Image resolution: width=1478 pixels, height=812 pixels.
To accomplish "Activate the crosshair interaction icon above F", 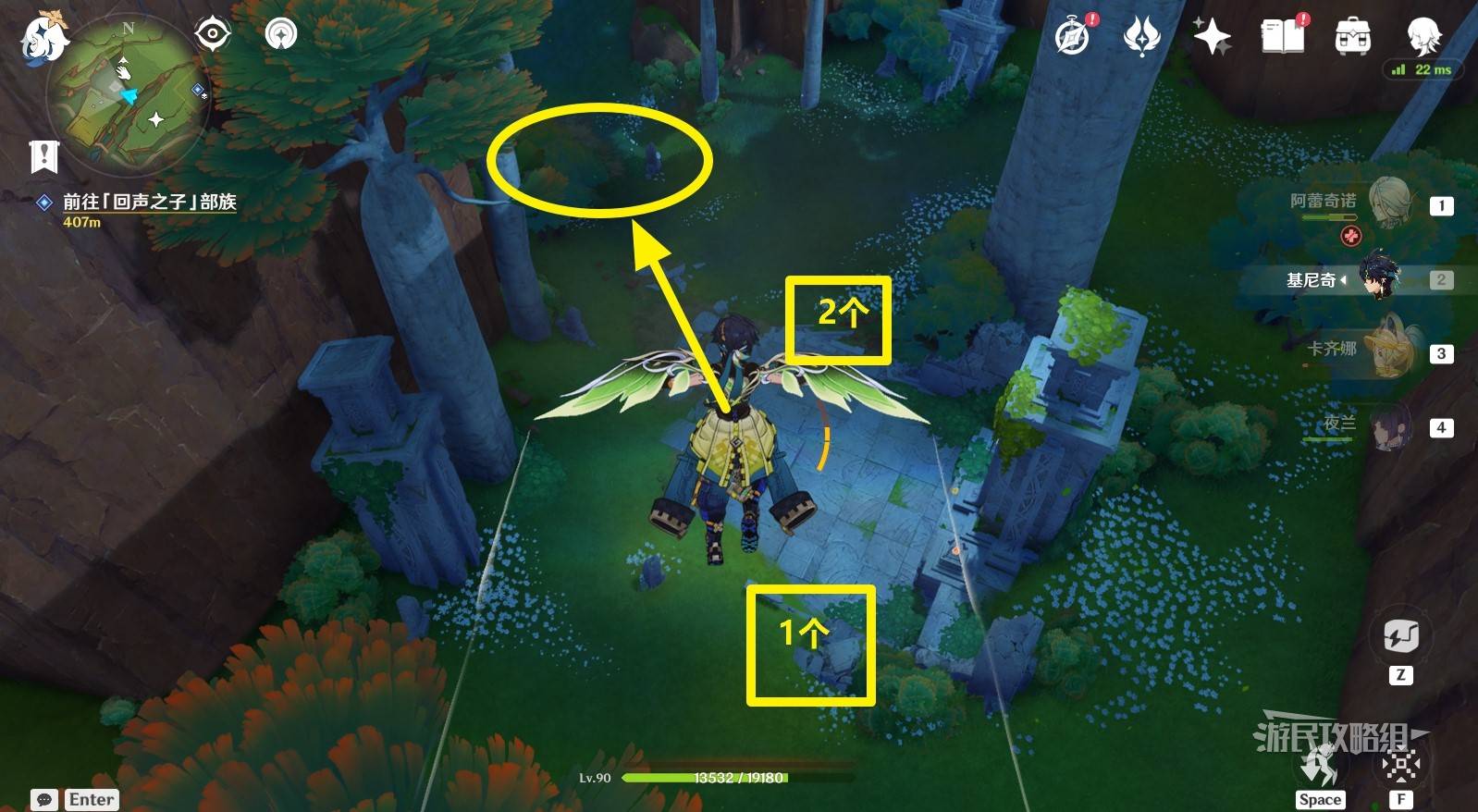I will [1400, 765].
